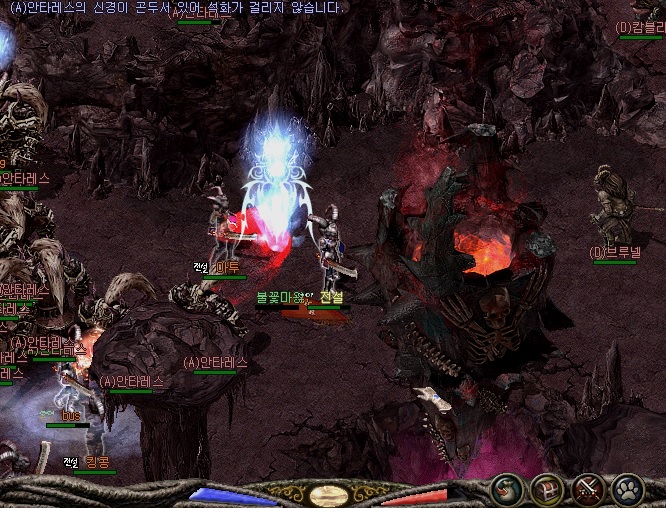The width and height of the screenshot is (666, 508).
Task: Click the oval emblem in the bottom bar
Action: pos(329,495)
